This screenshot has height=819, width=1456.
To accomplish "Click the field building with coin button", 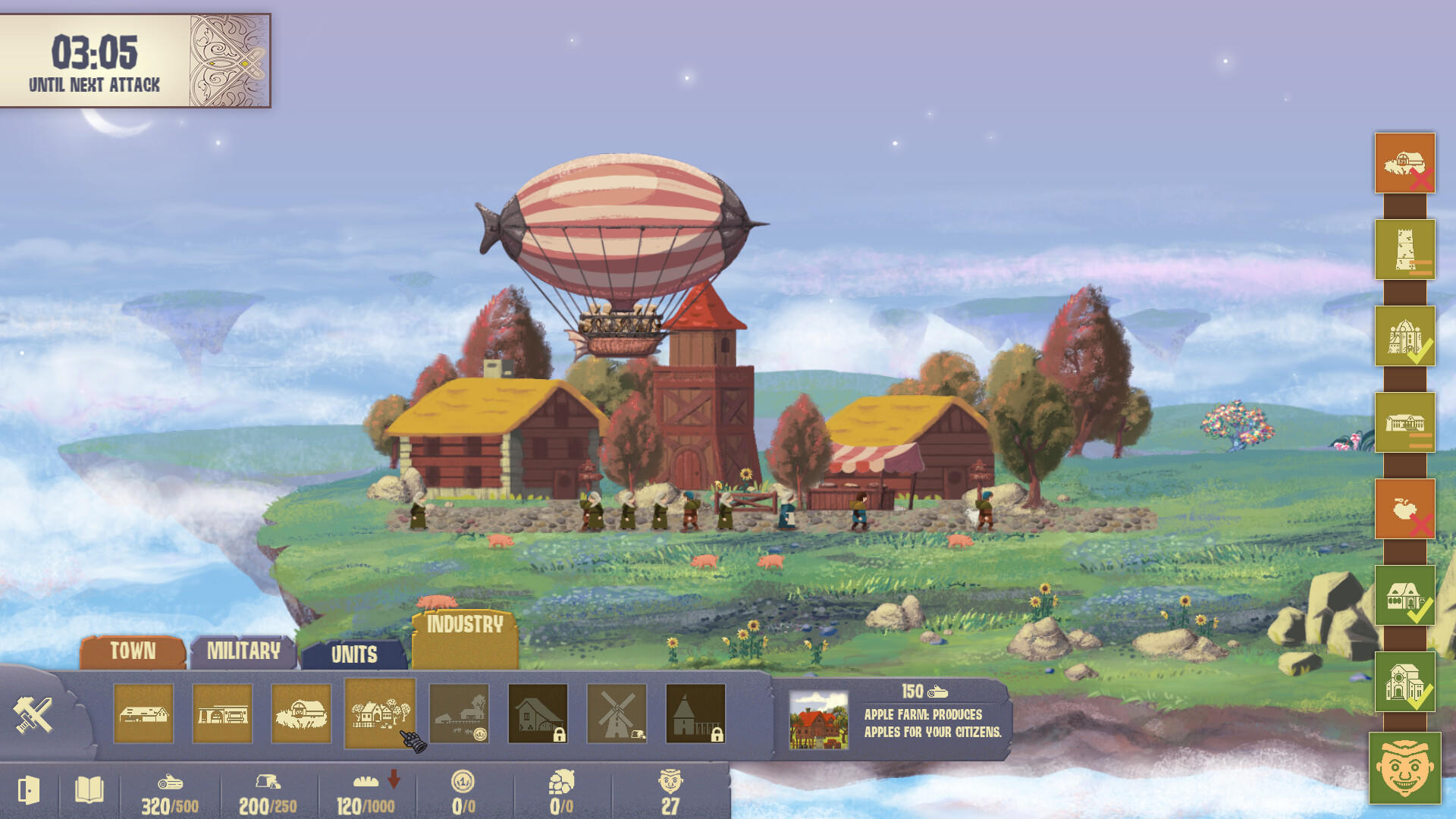I will point(460,713).
